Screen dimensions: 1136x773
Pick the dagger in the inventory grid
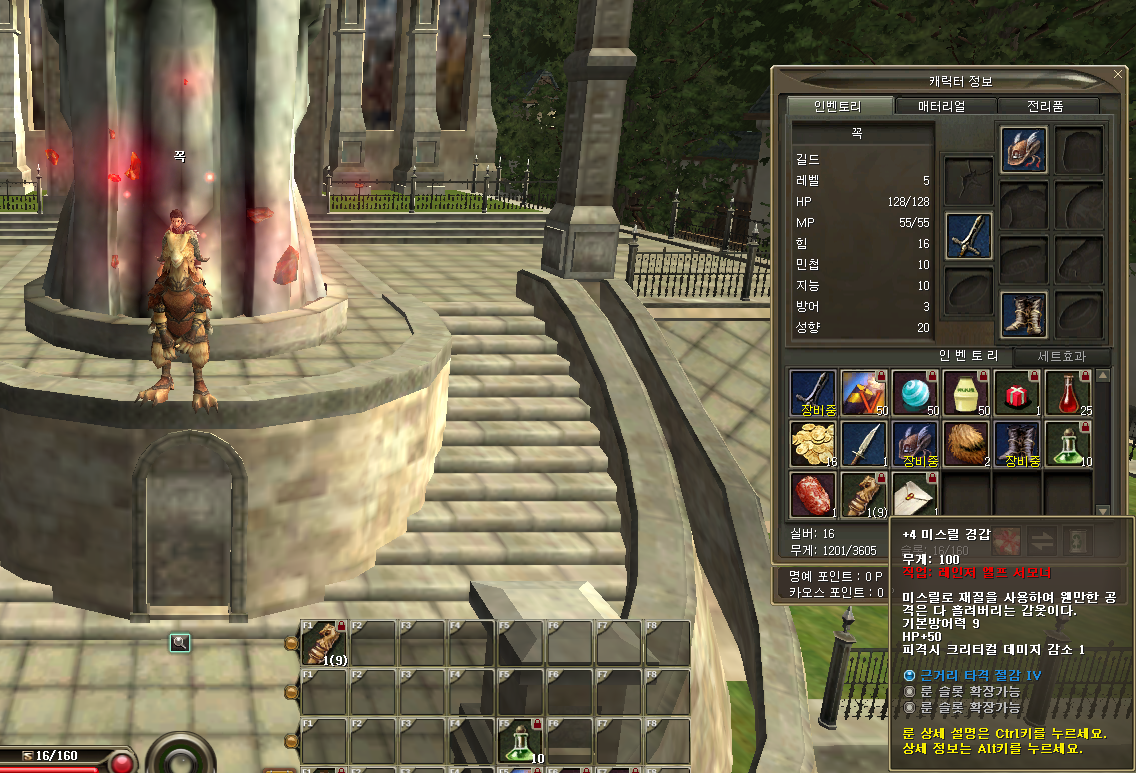pyautogui.click(x=863, y=444)
